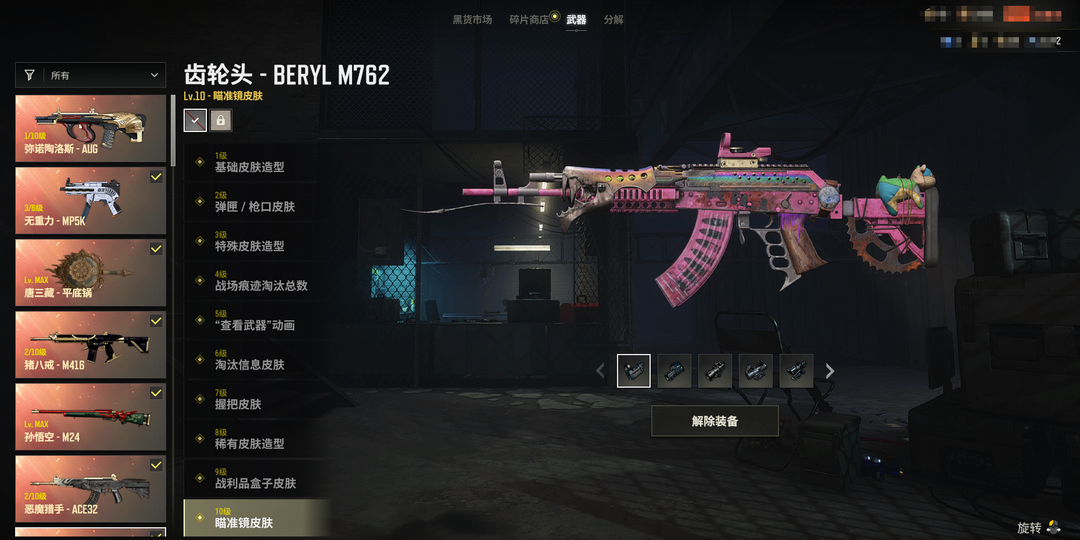
Task: Collapse the level list with the chevron button
Action: pos(195,120)
